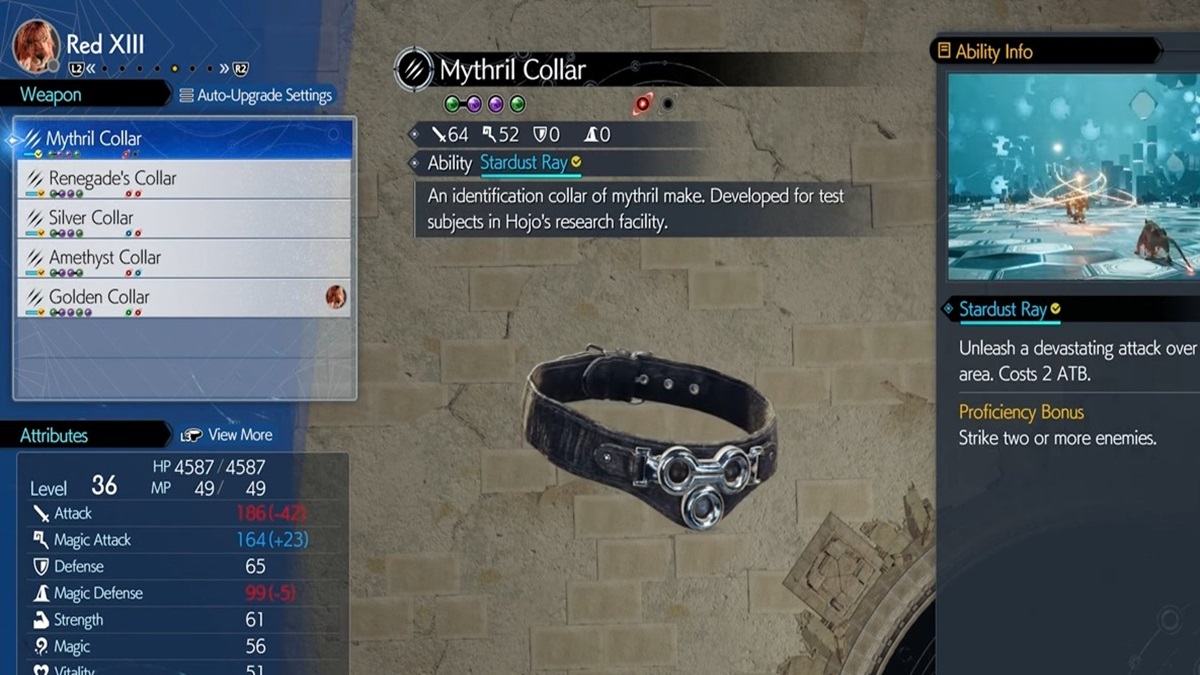Select the Stardust Ray heading in Ability Info
This screenshot has width=1200, height=675.
pyautogui.click(x=1002, y=309)
